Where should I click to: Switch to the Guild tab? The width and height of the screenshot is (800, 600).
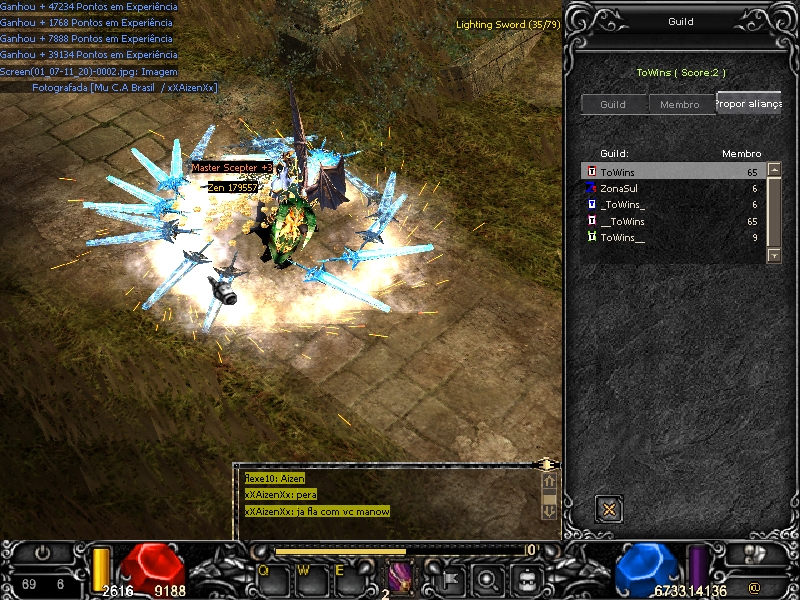[613, 105]
